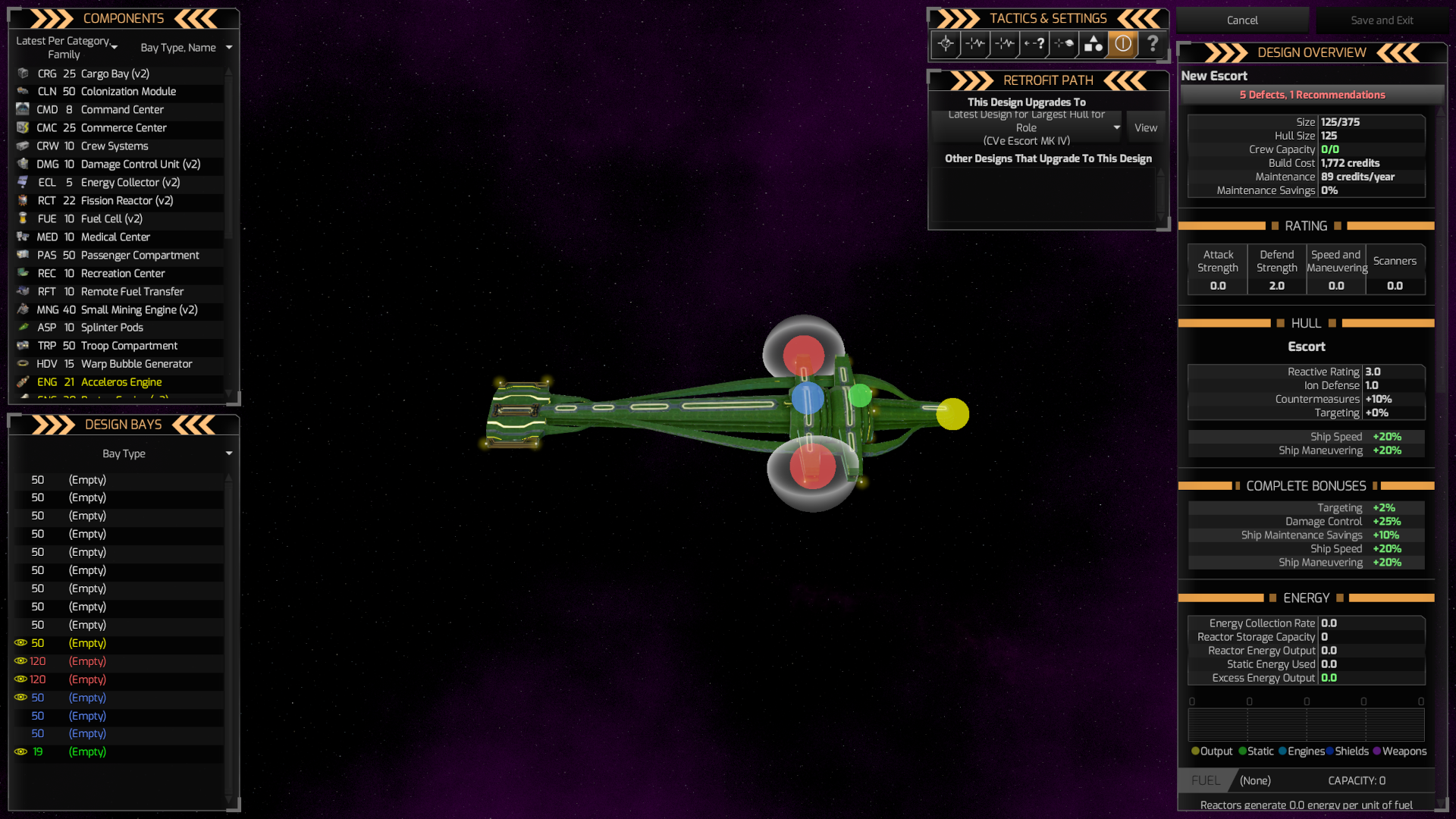The width and height of the screenshot is (1456, 819).
Task: Click the Energy Collector (v2) component icon
Action: point(22,183)
